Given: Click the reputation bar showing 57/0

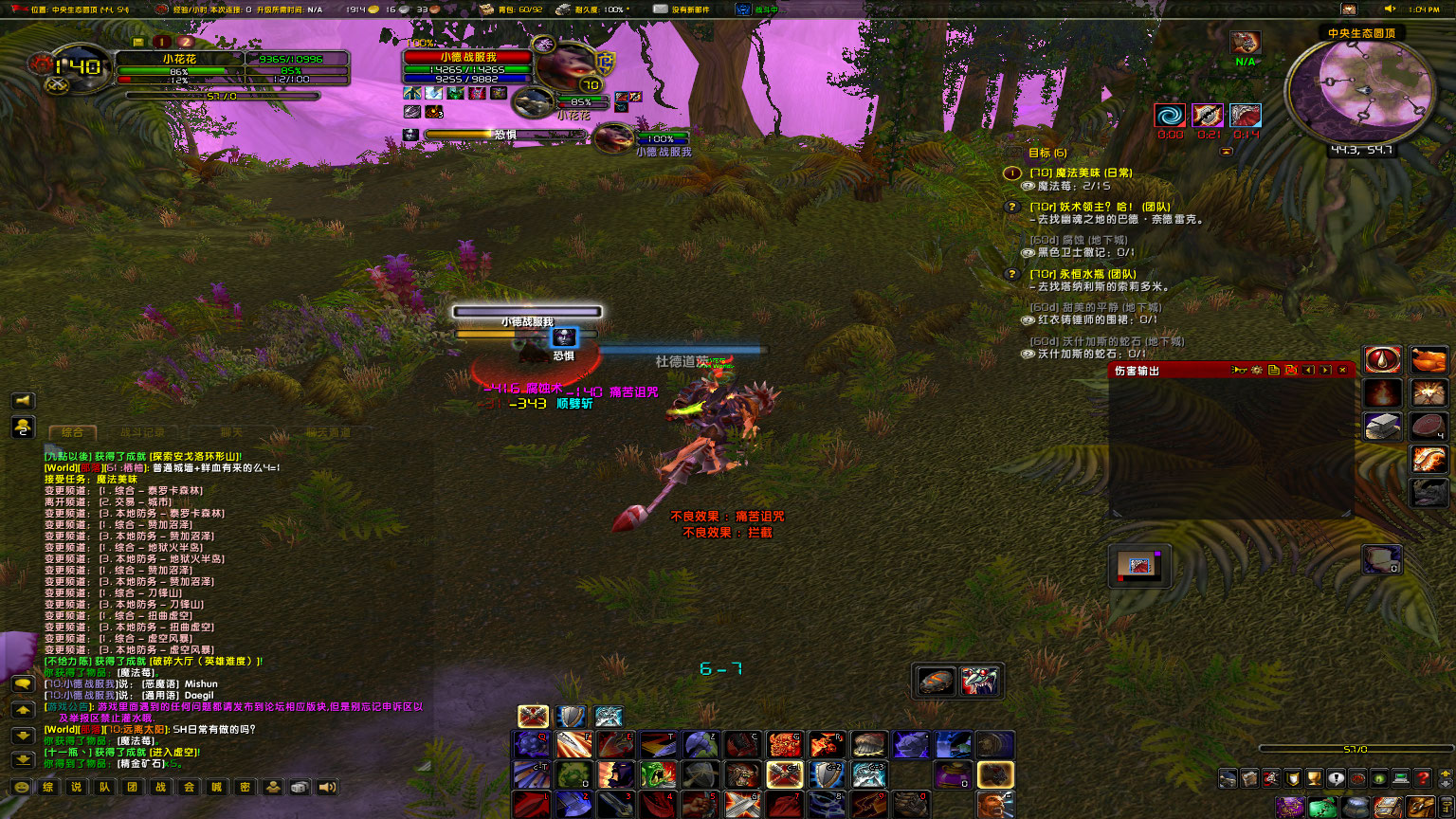Looking at the screenshot, I should tap(1356, 747).
